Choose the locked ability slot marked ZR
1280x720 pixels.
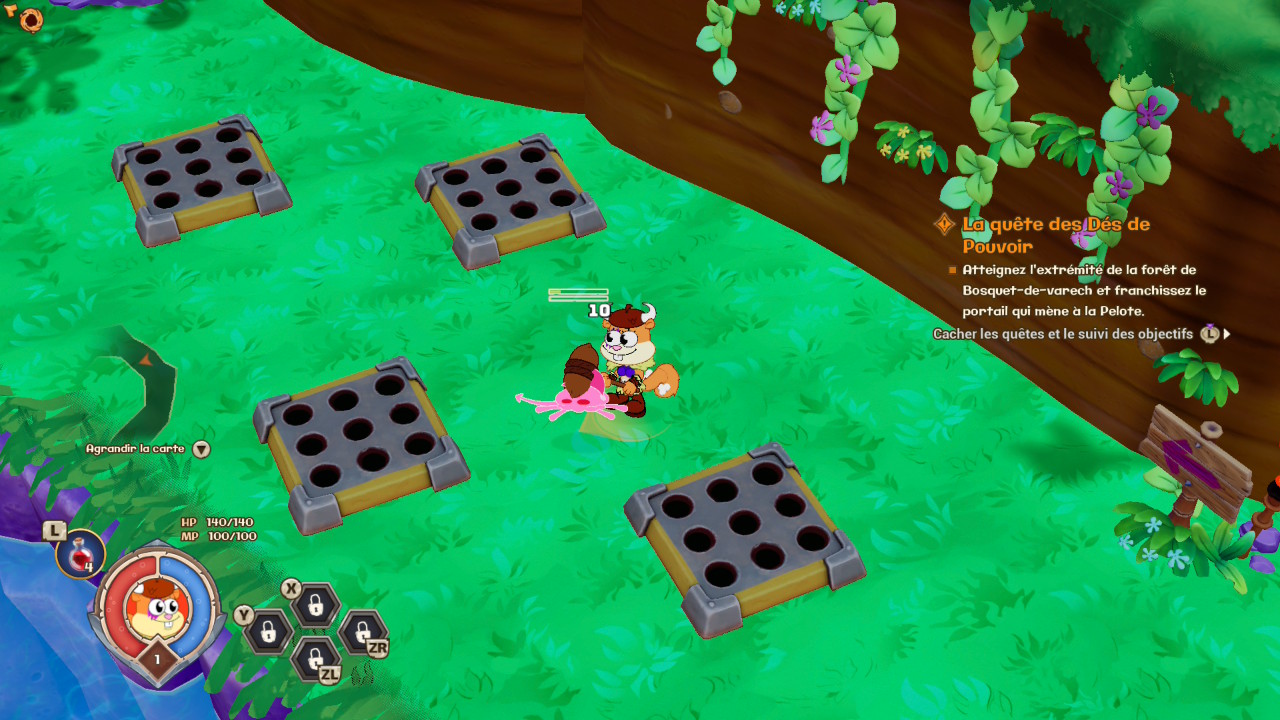[x=361, y=631]
